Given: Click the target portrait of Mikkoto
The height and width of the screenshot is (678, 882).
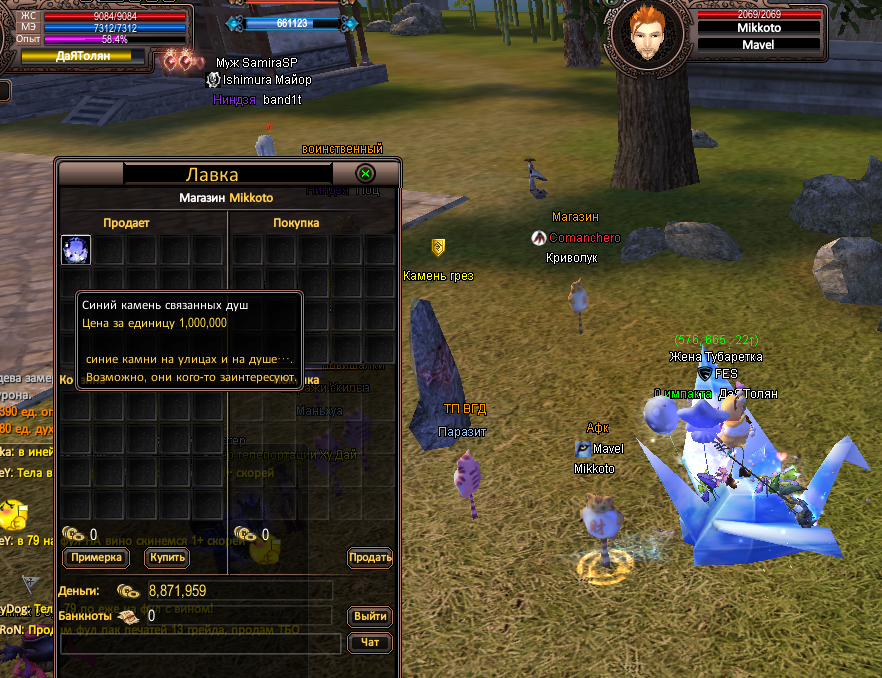Looking at the screenshot, I should tap(650, 31).
